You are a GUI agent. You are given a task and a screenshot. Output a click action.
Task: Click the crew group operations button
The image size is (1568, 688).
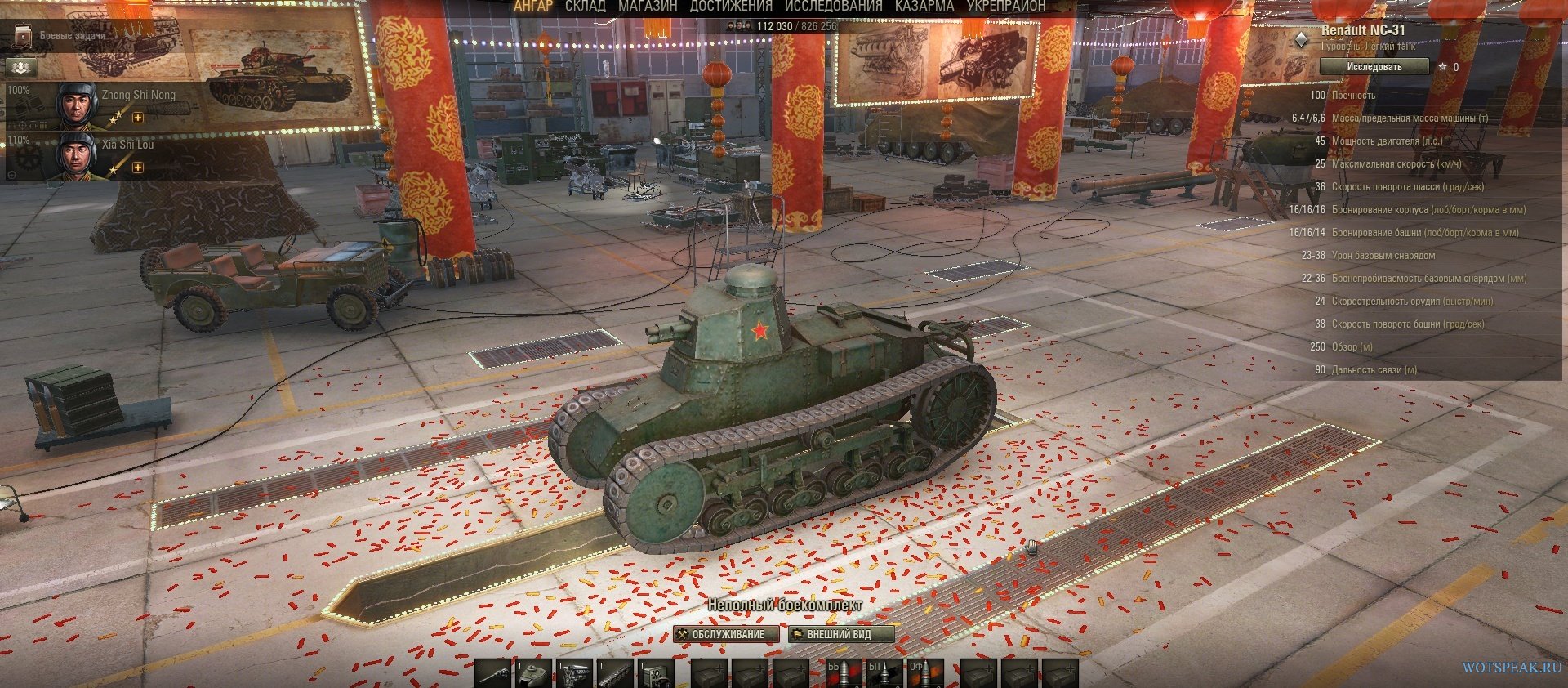(x=20, y=66)
